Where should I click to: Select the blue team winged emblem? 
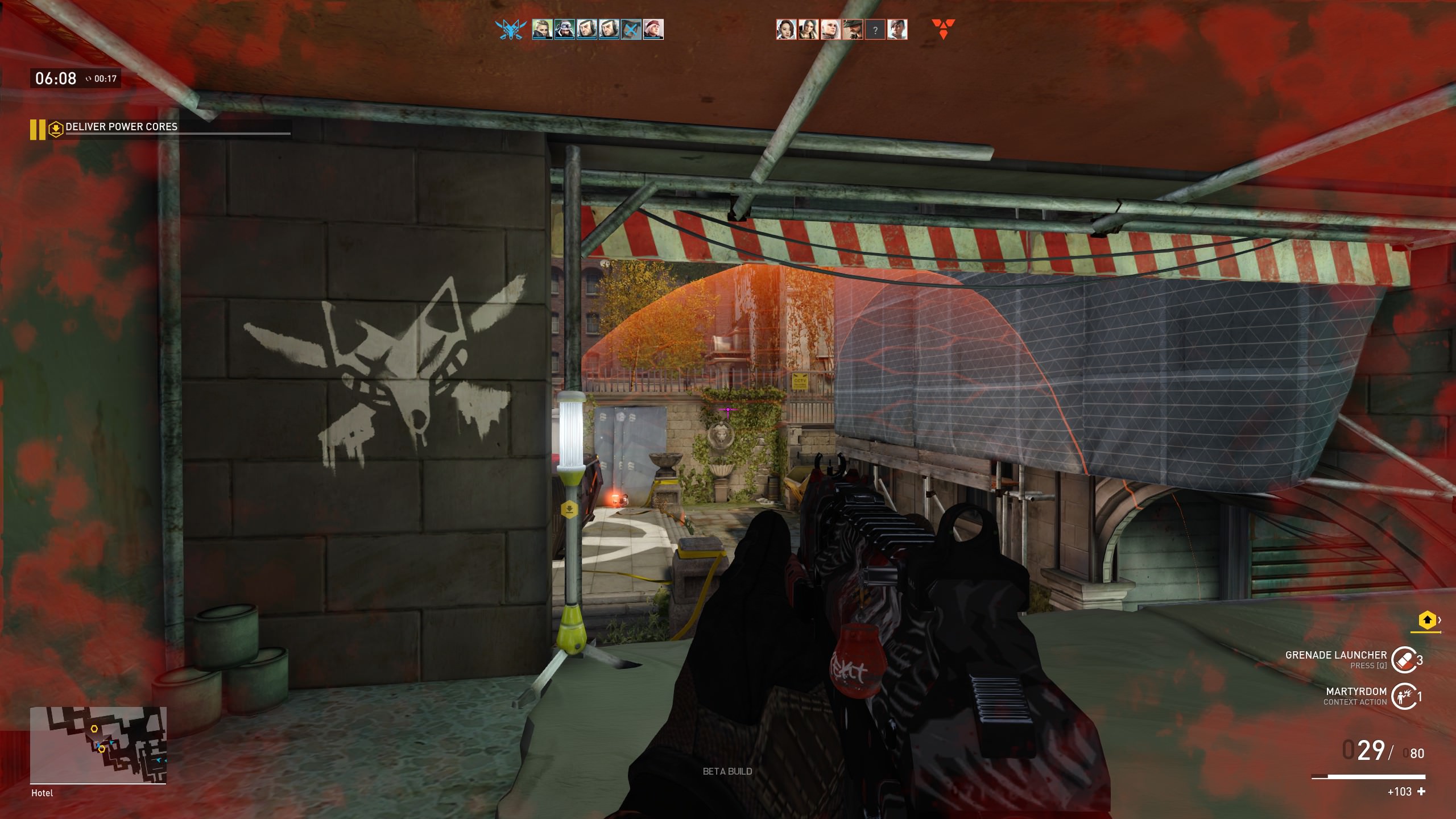coord(510,30)
